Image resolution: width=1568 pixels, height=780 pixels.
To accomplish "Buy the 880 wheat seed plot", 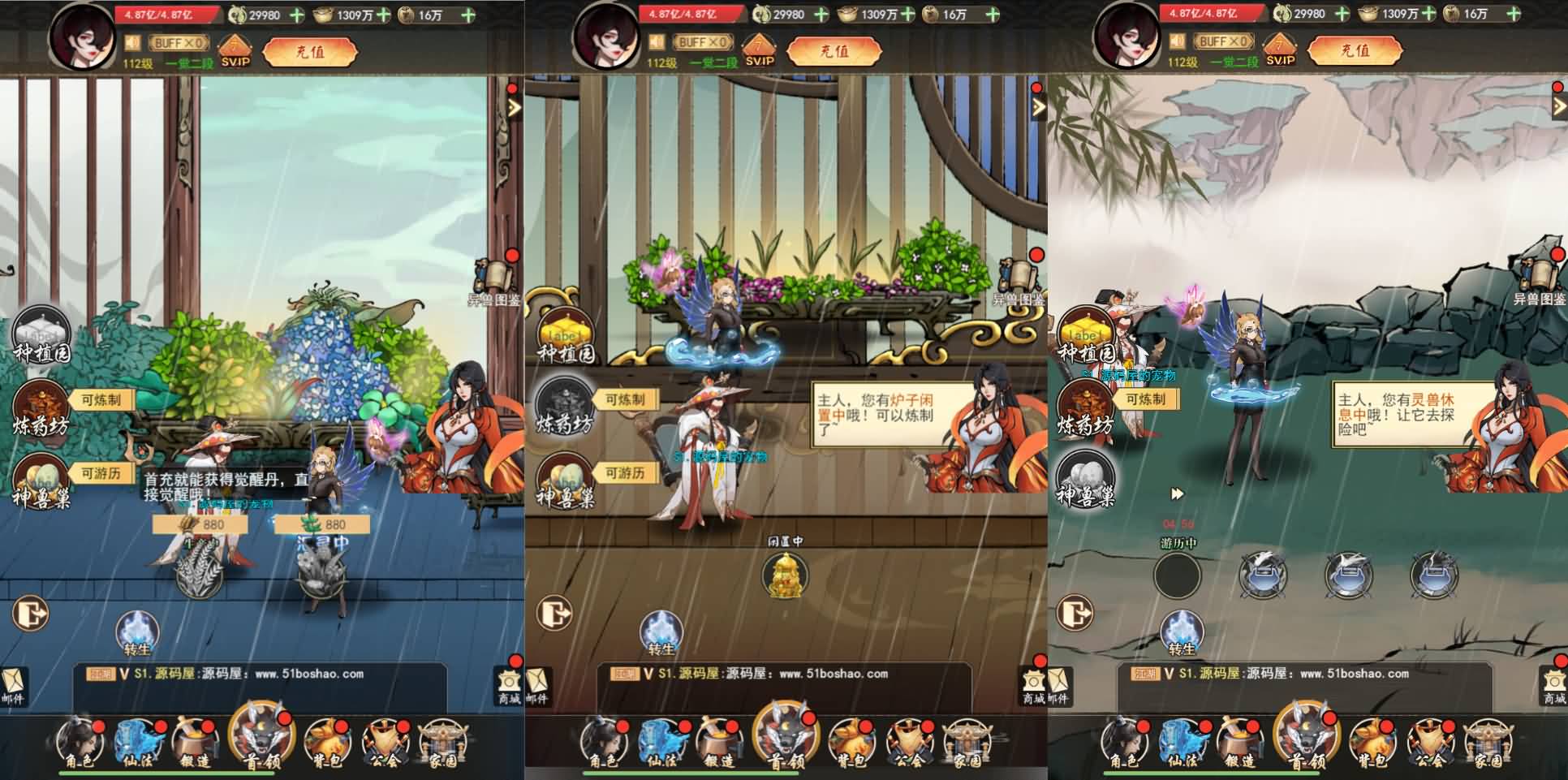I will coord(200,524).
